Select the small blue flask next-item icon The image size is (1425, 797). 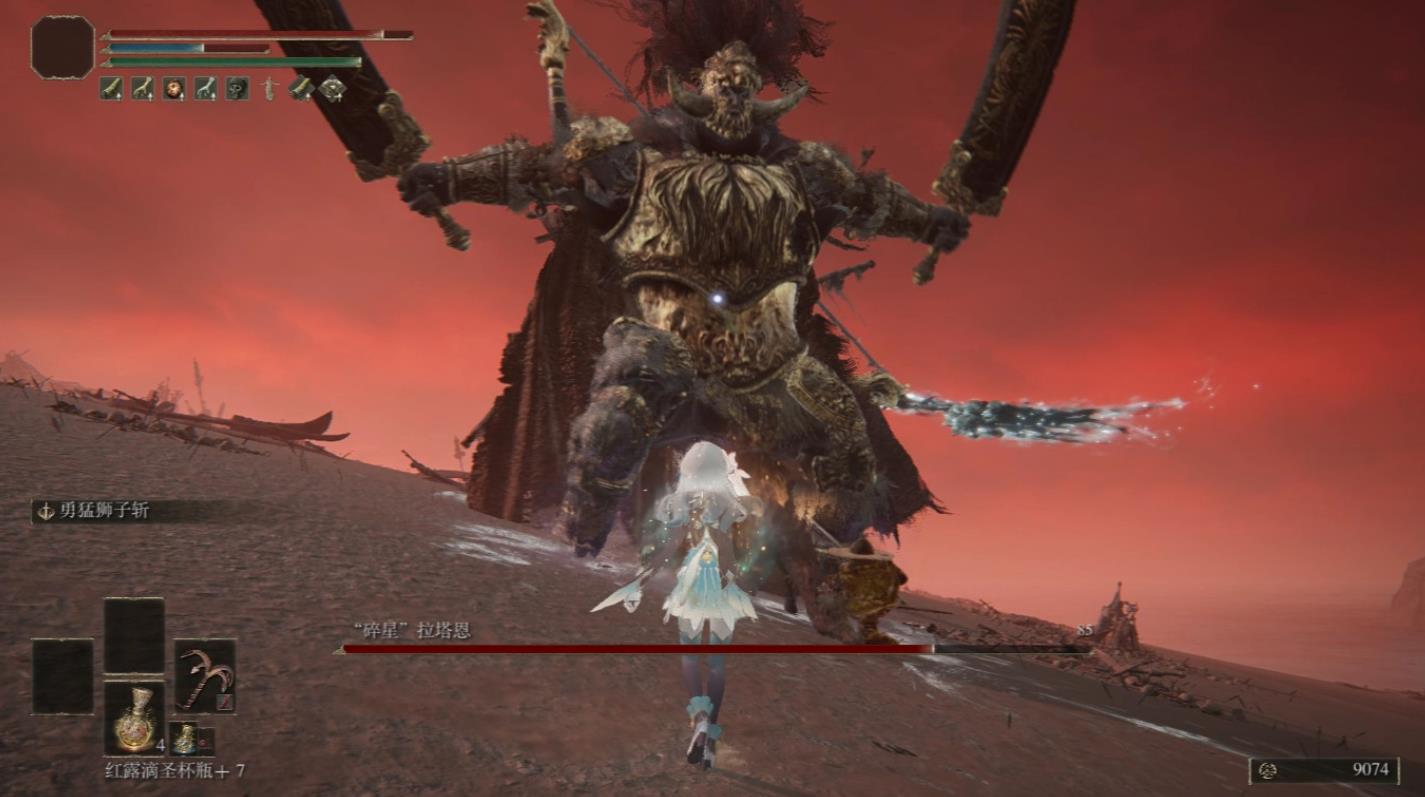(x=185, y=738)
